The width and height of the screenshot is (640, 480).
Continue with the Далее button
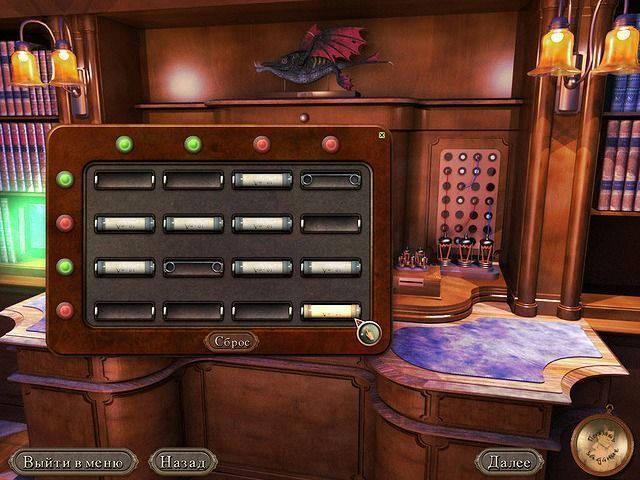point(509,462)
